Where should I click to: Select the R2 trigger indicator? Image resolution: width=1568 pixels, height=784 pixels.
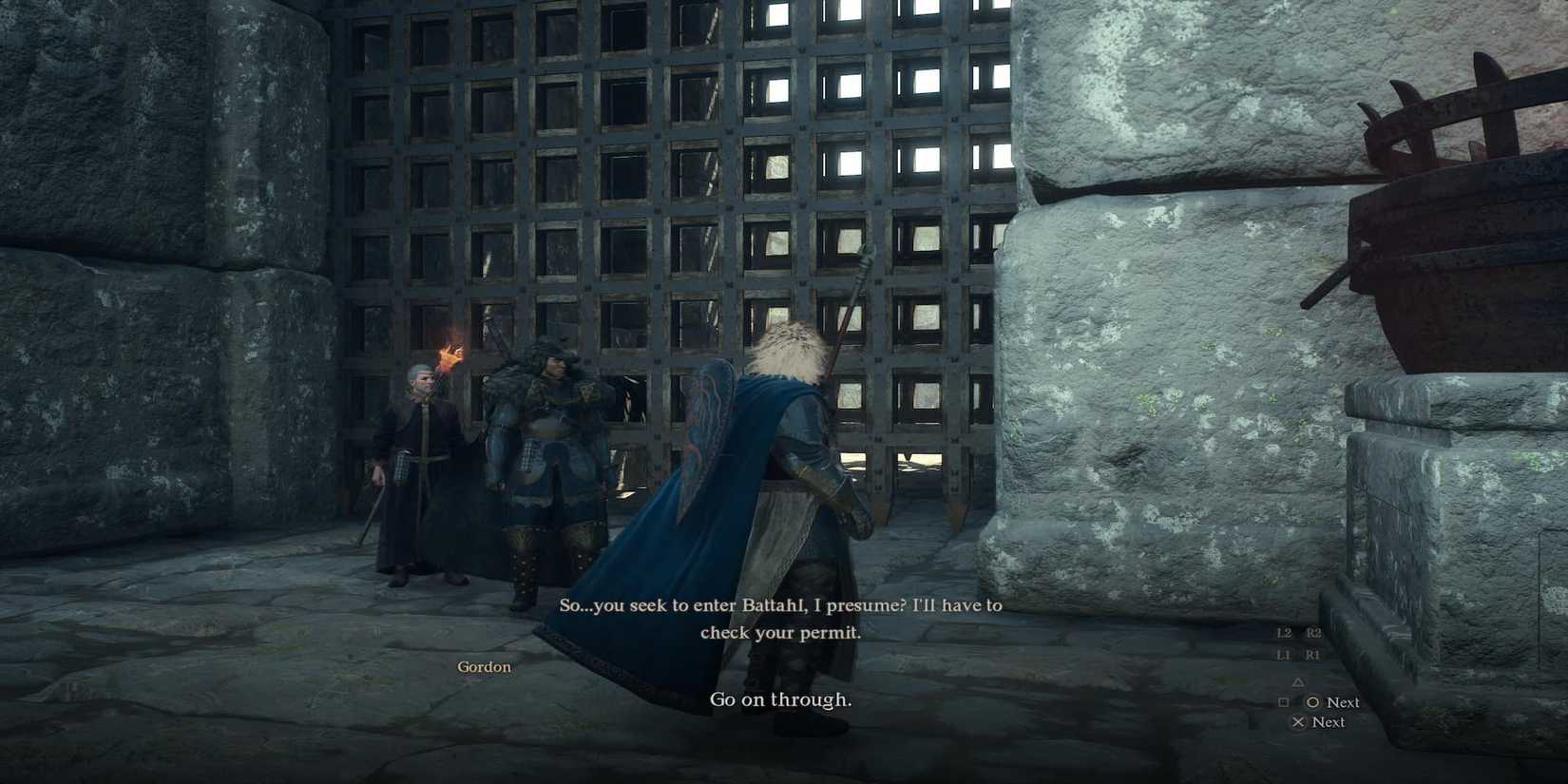tap(1313, 633)
